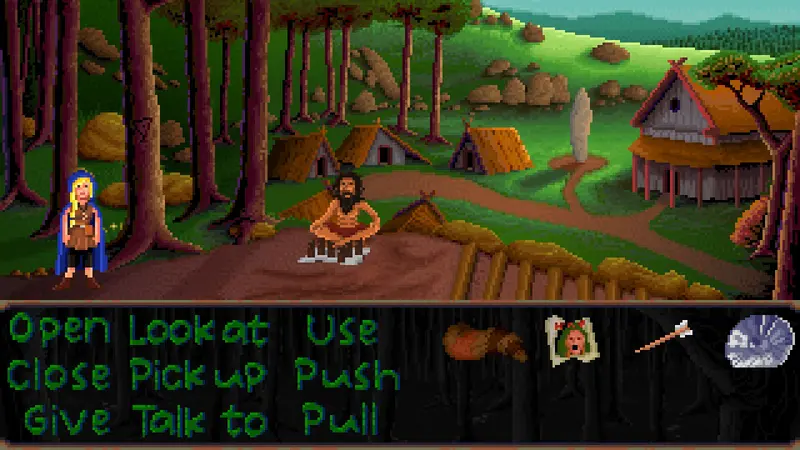Choose the Pick up verb
This screenshot has width=800, height=450.
199,375
